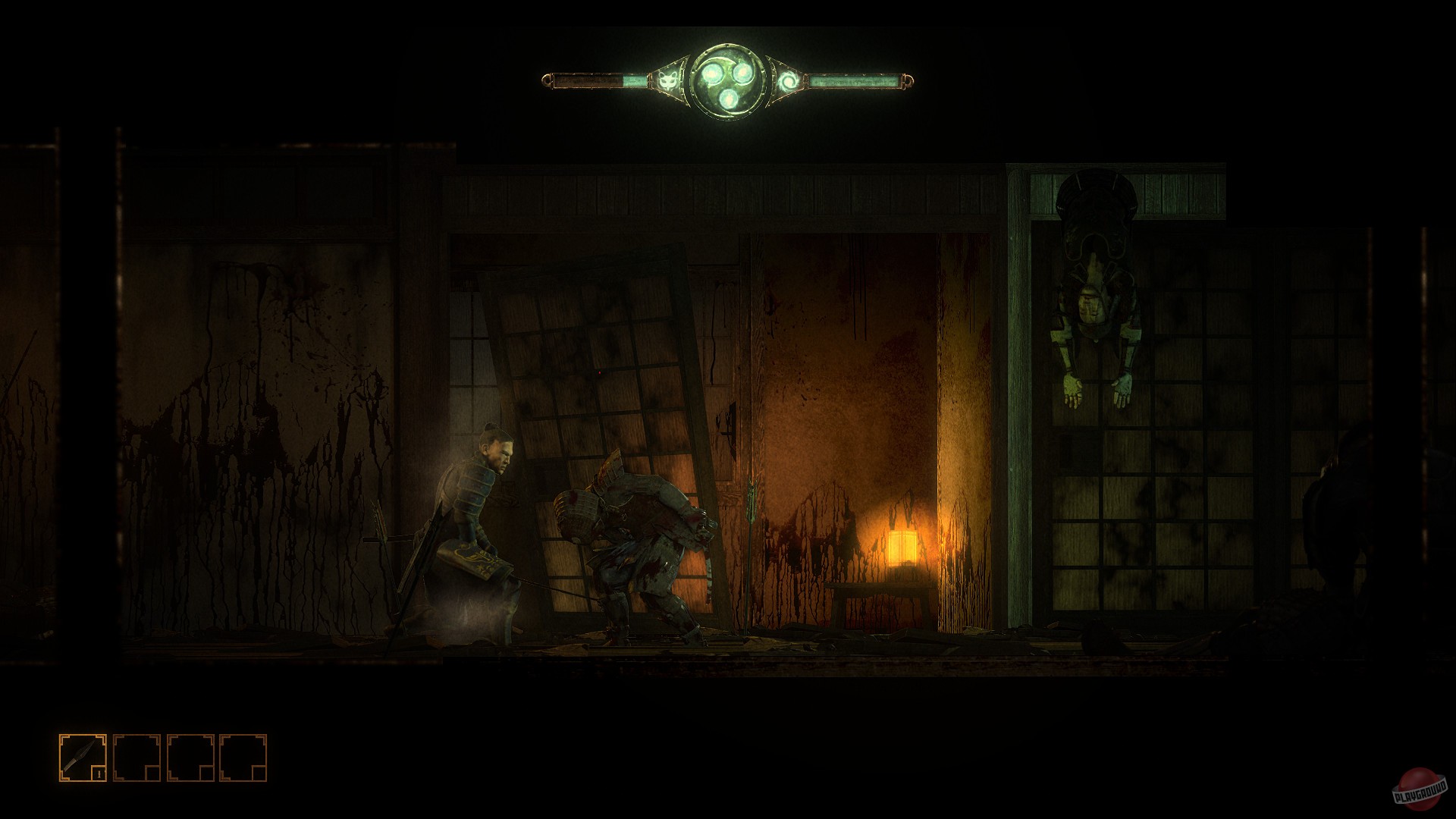Viewport: 1456px width, 819px height.
Task: Toggle the third empty inventory slot
Action: [x=191, y=758]
